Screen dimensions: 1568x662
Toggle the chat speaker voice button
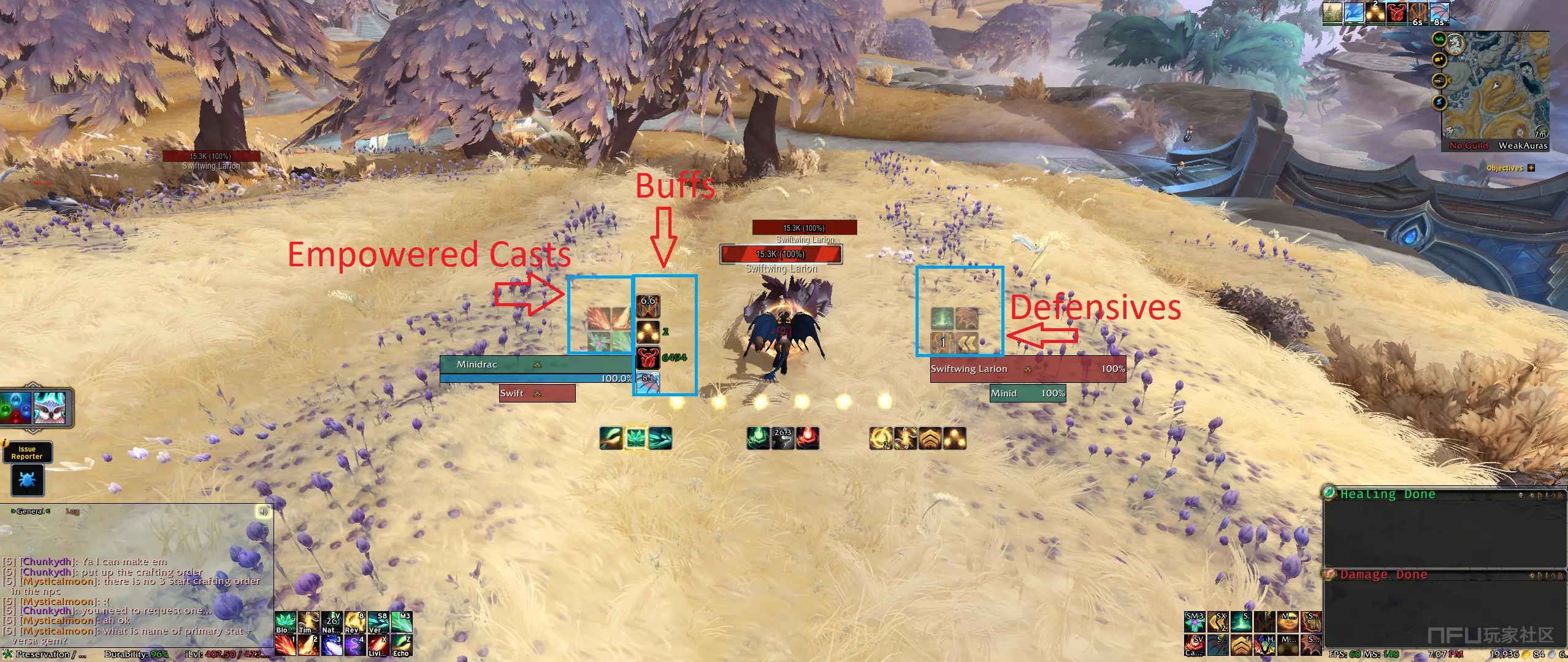263,511
